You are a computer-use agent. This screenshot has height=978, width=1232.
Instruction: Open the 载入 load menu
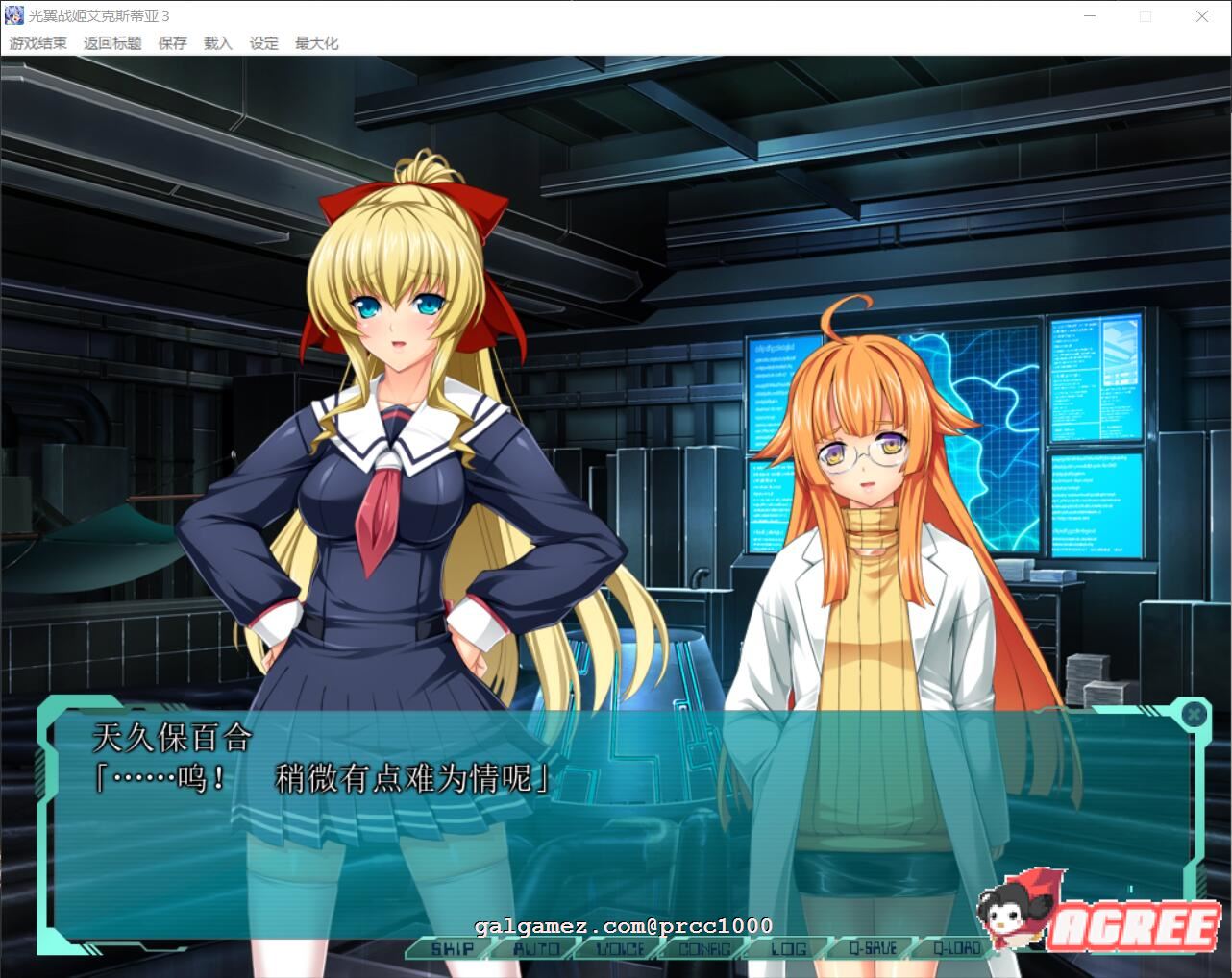click(x=218, y=43)
